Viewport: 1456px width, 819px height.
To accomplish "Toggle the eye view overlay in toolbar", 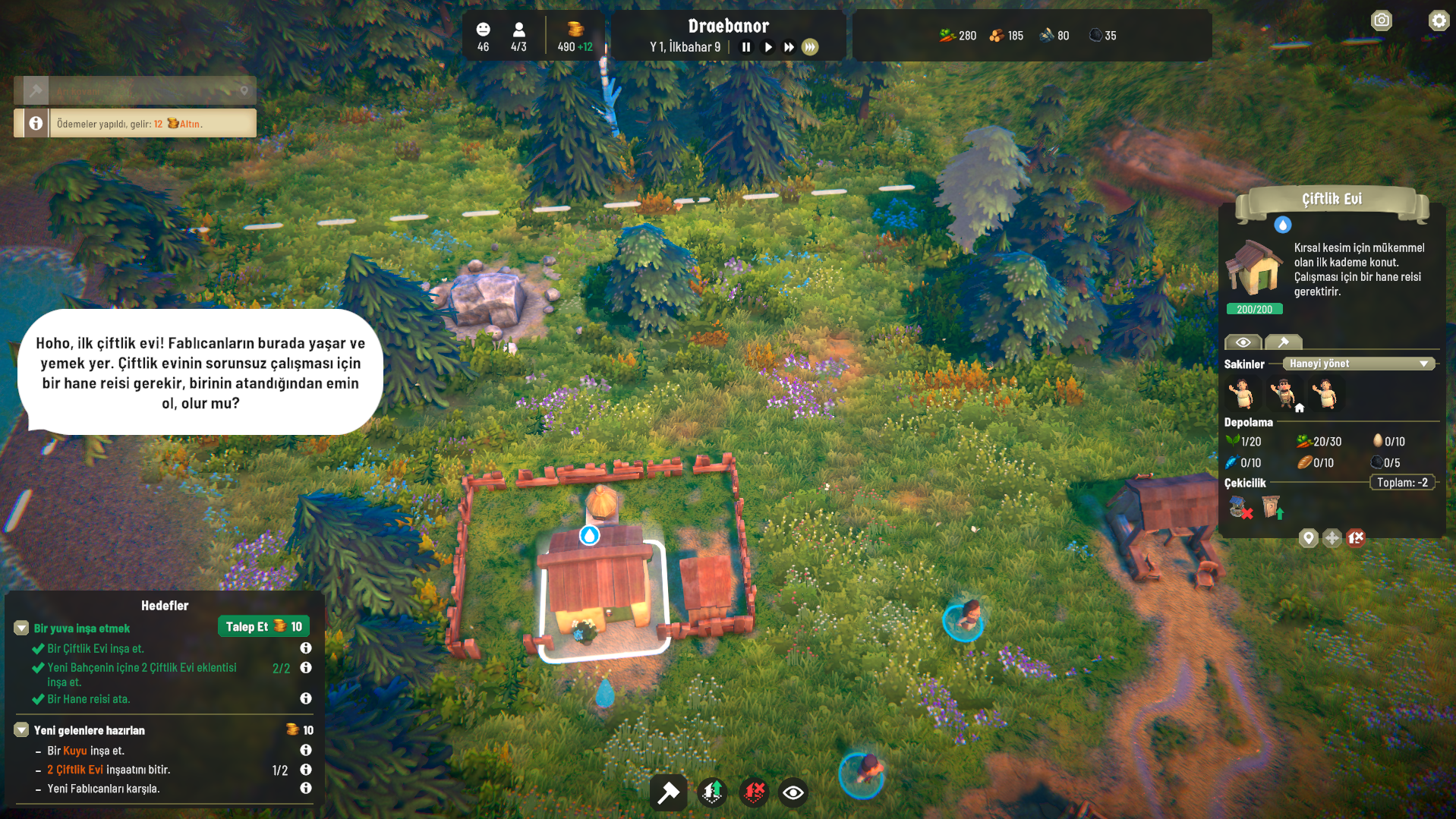I will point(793,792).
